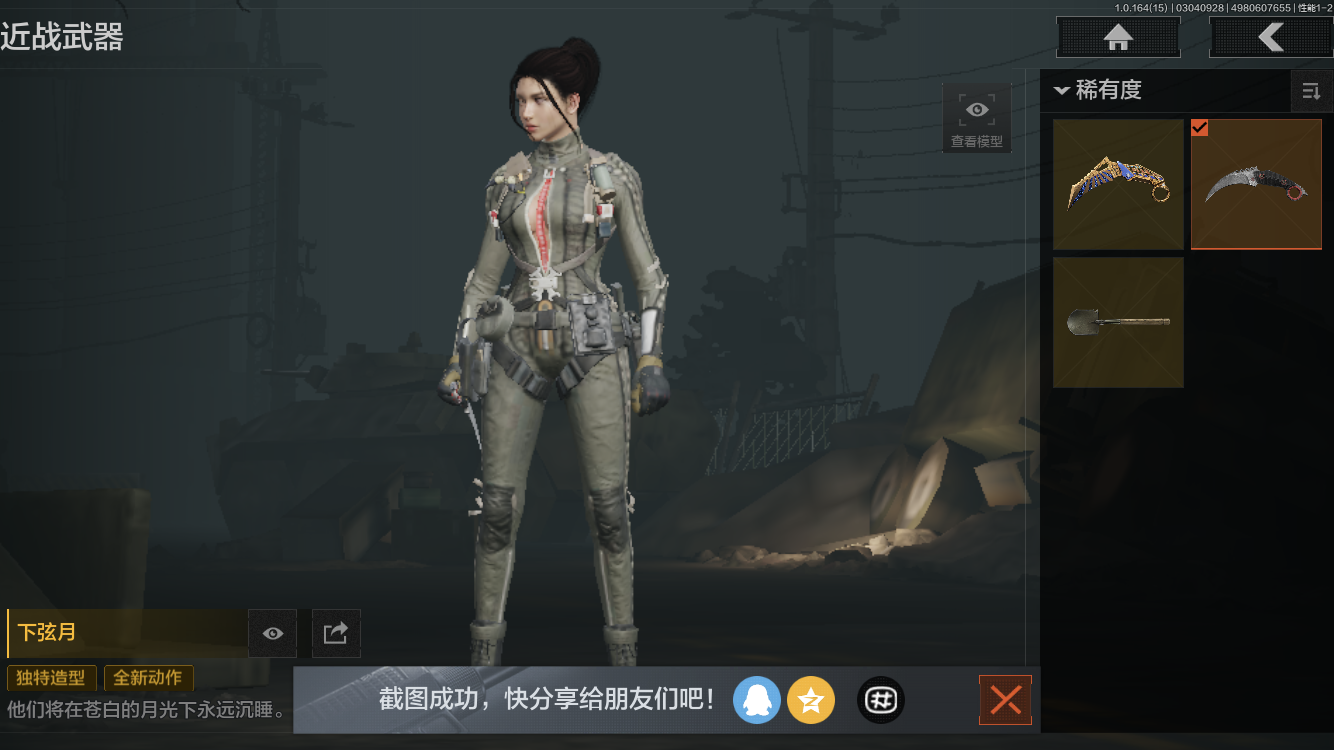Viewport: 1334px width, 750px height.
Task: Enable preview with the 查看模型 toggle
Action: (976, 110)
